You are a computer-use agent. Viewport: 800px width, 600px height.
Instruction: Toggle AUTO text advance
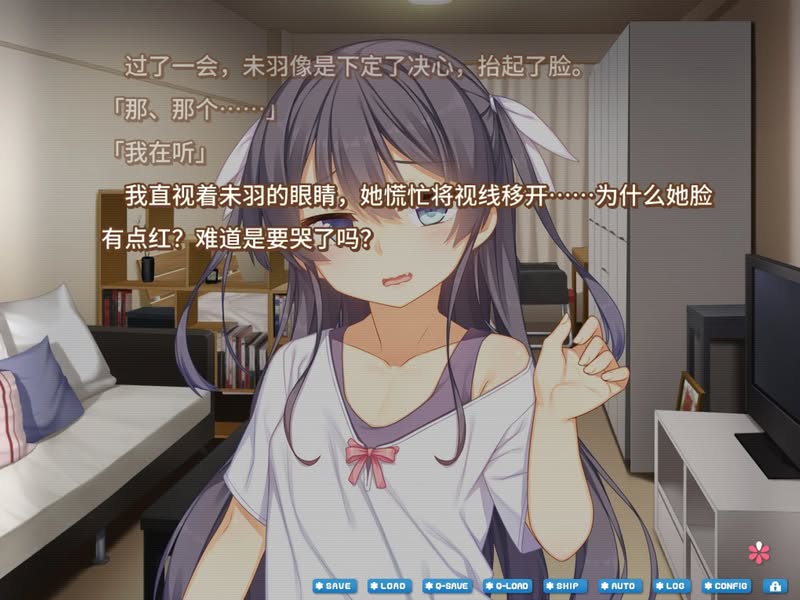[620, 585]
